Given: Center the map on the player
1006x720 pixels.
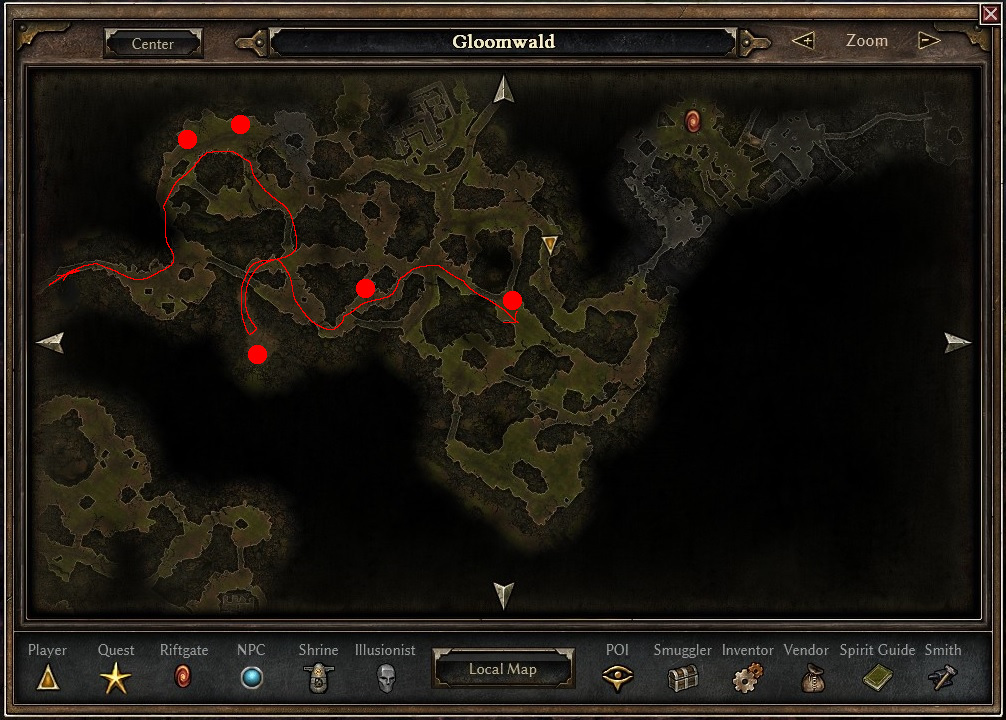Looking at the screenshot, I should (153, 44).
